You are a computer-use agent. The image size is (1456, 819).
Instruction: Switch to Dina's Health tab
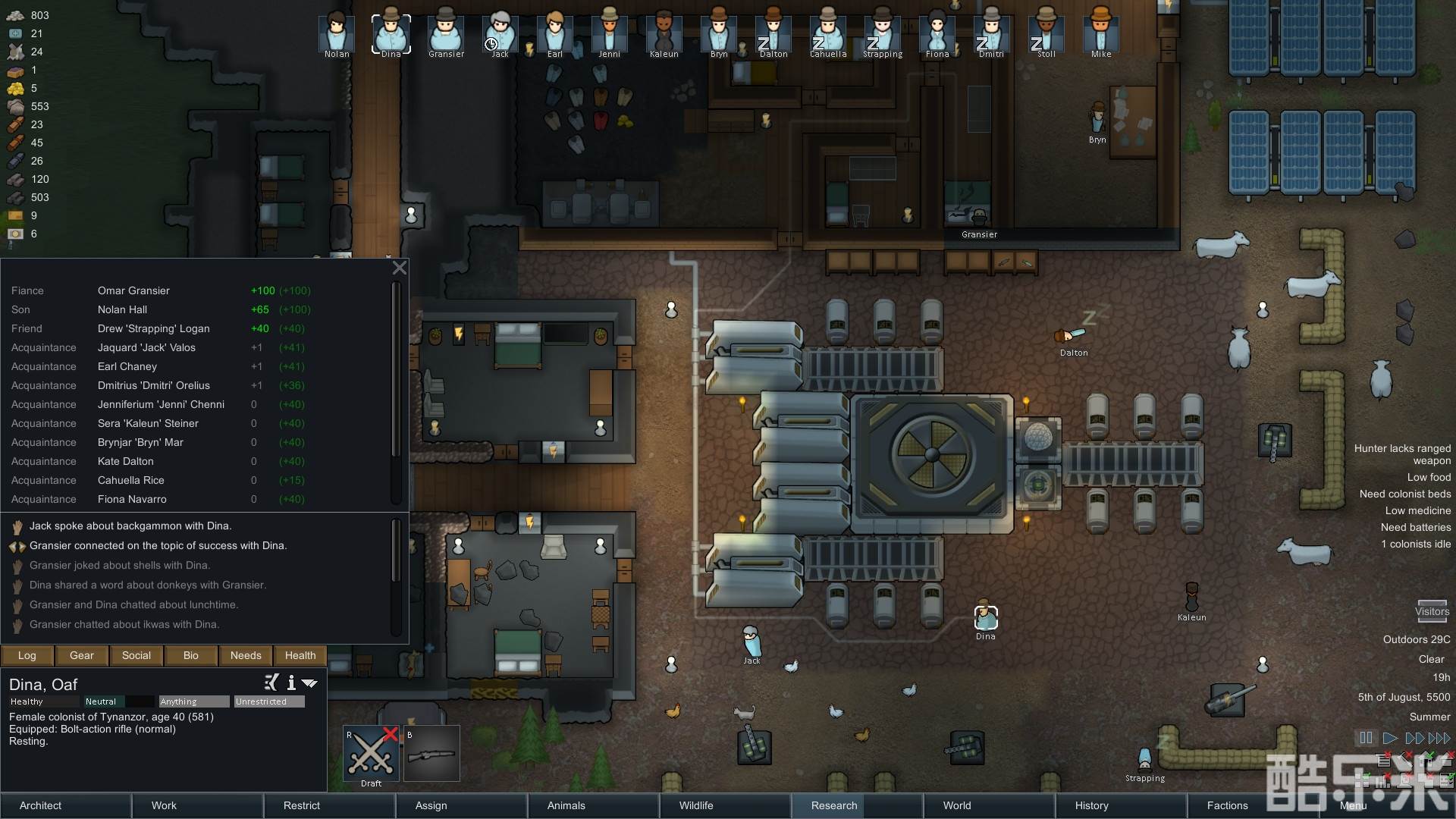[x=300, y=655]
